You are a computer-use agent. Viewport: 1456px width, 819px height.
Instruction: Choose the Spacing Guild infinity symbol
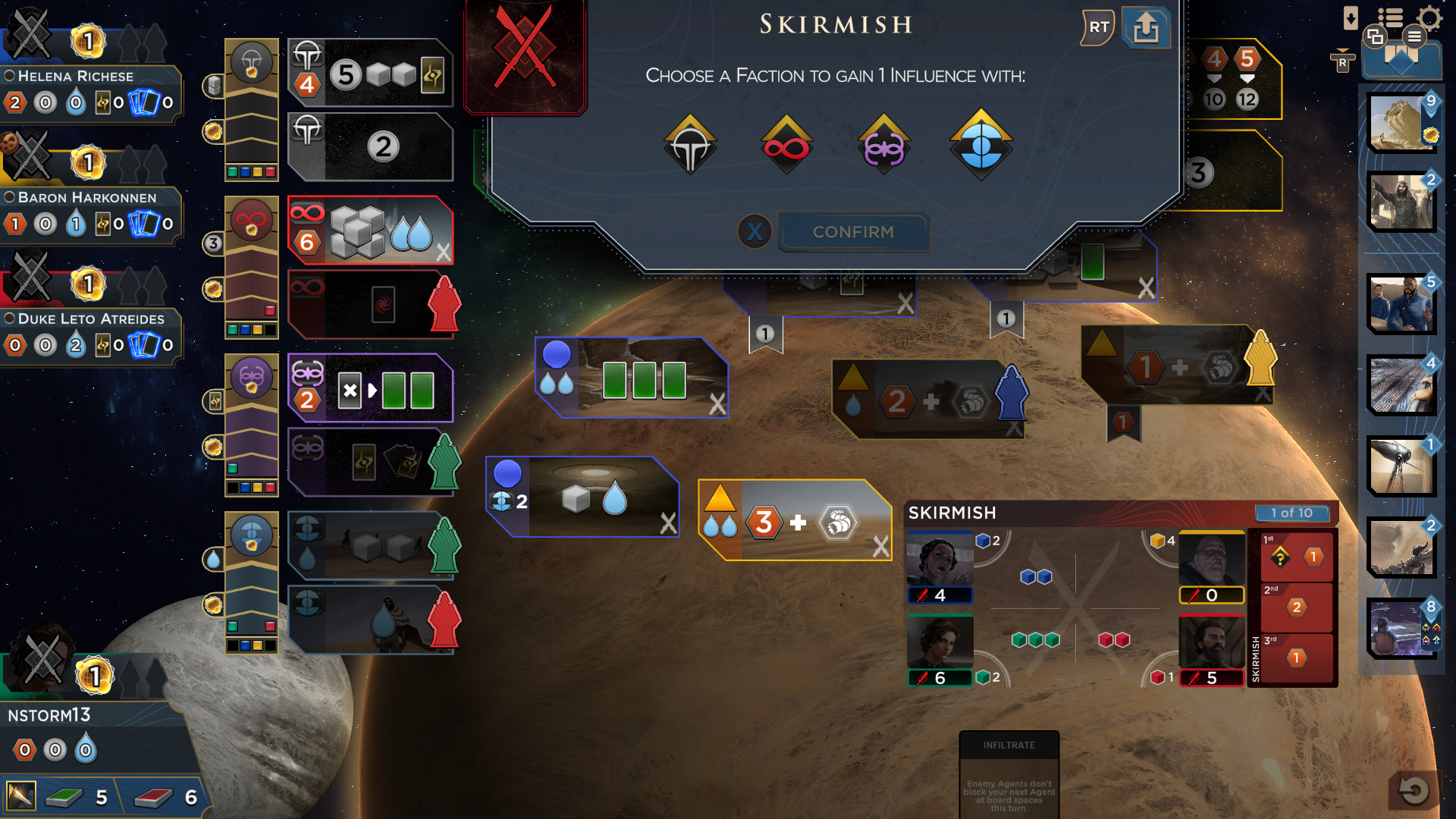pyautogui.click(x=786, y=146)
